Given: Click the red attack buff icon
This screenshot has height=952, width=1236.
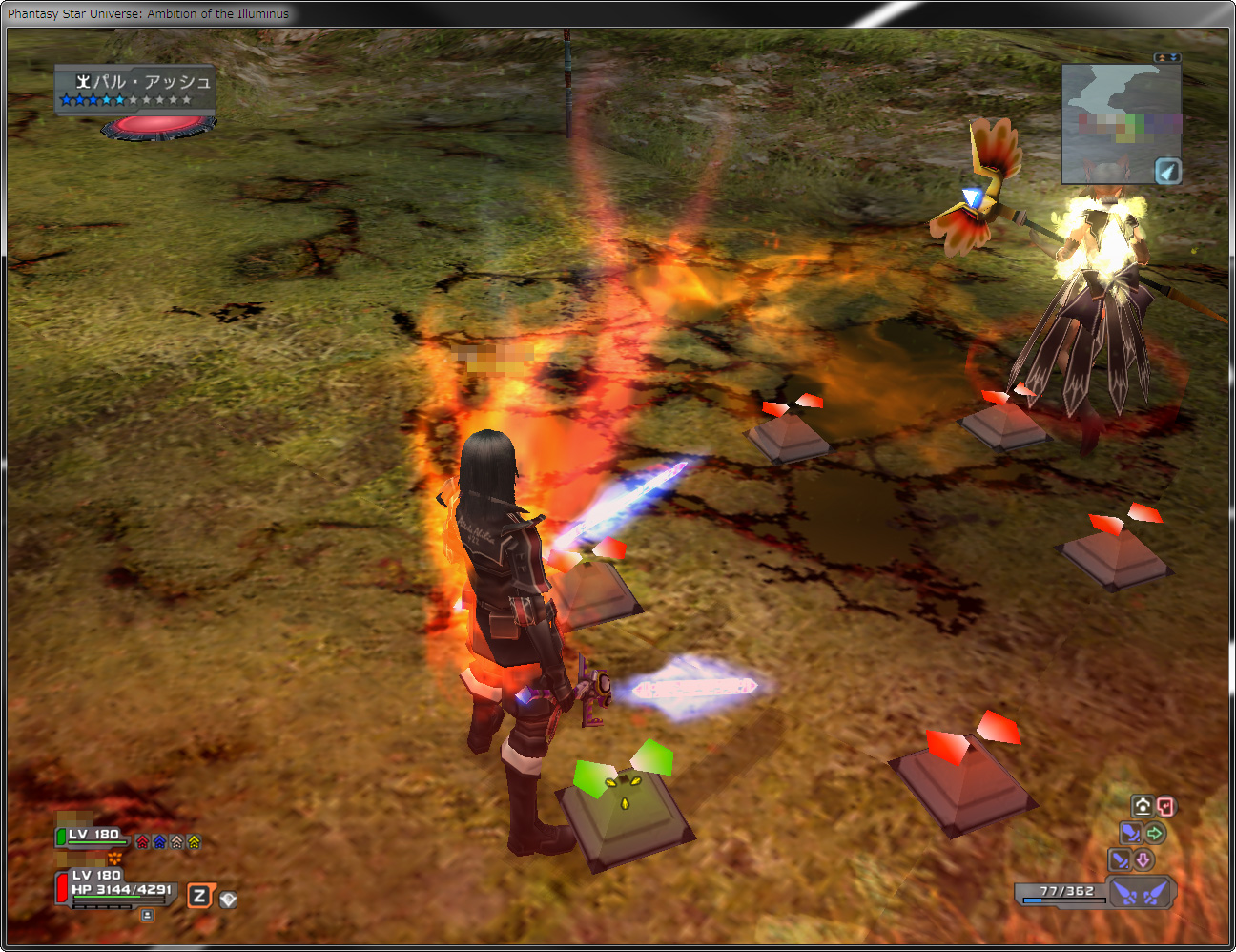Looking at the screenshot, I should click(x=143, y=841).
